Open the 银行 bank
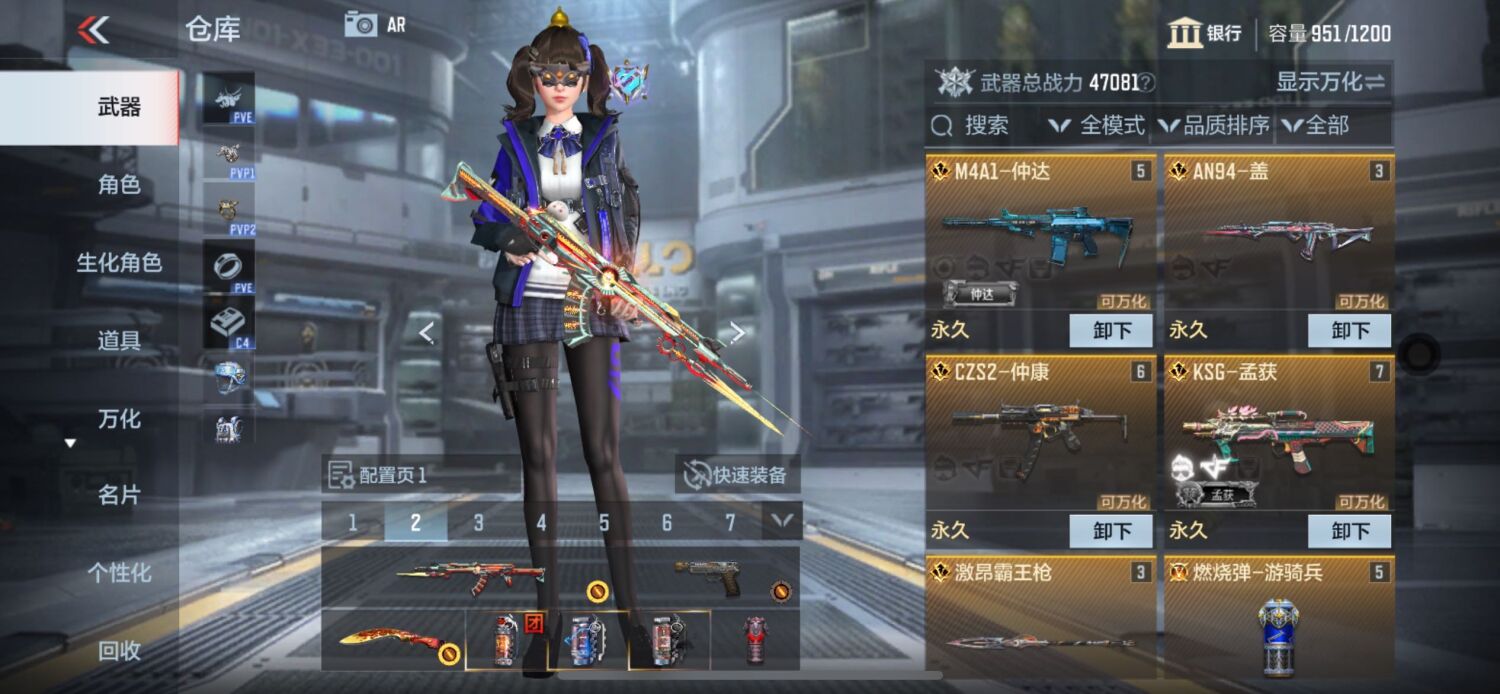The height and width of the screenshot is (694, 1500). coord(1205,33)
